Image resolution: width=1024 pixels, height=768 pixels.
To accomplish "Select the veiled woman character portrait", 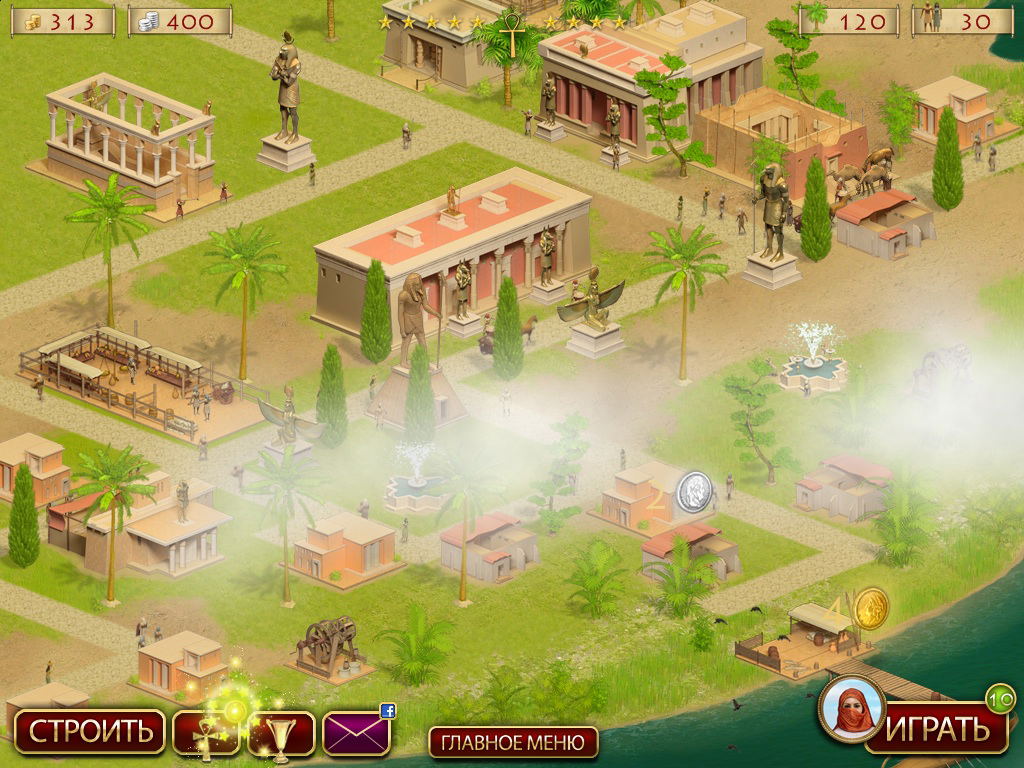I will point(851,710).
